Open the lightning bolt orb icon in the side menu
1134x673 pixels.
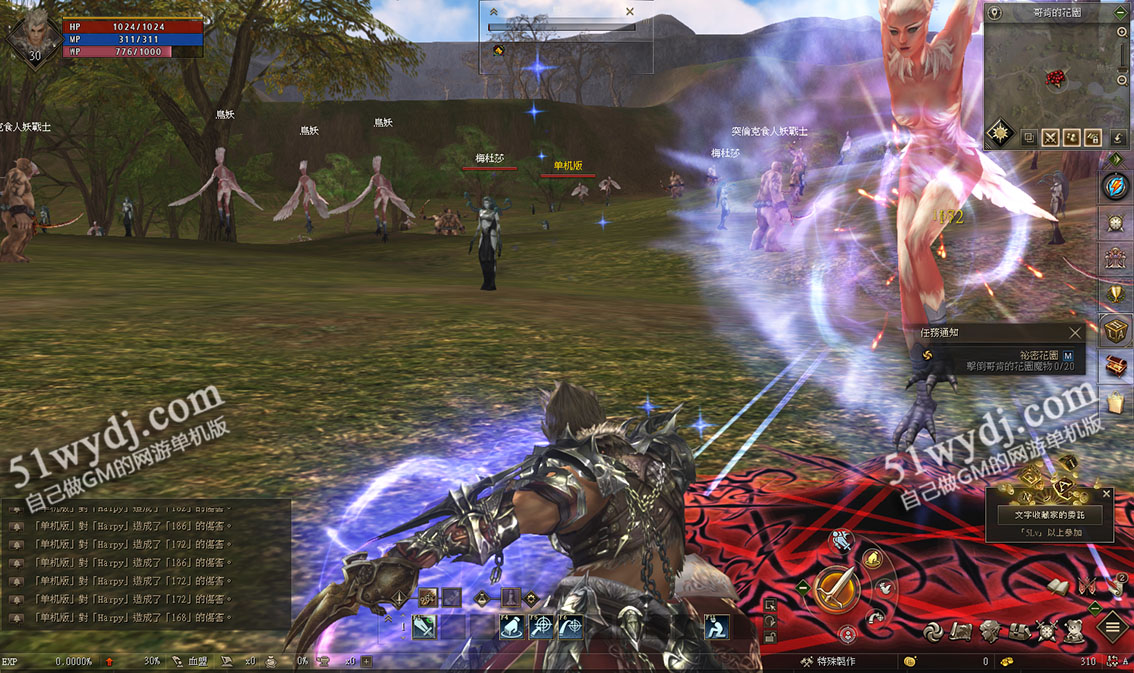pyautogui.click(x=1115, y=187)
